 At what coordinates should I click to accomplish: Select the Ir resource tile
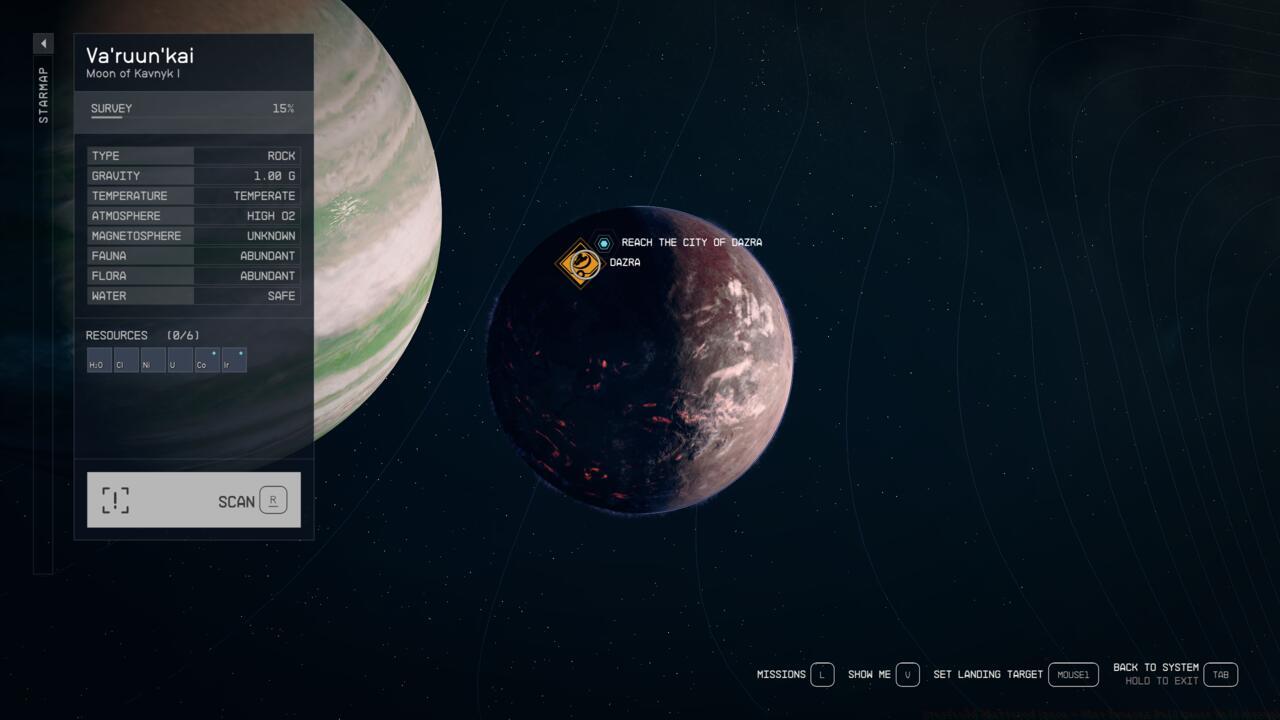click(x=234, y=360)
